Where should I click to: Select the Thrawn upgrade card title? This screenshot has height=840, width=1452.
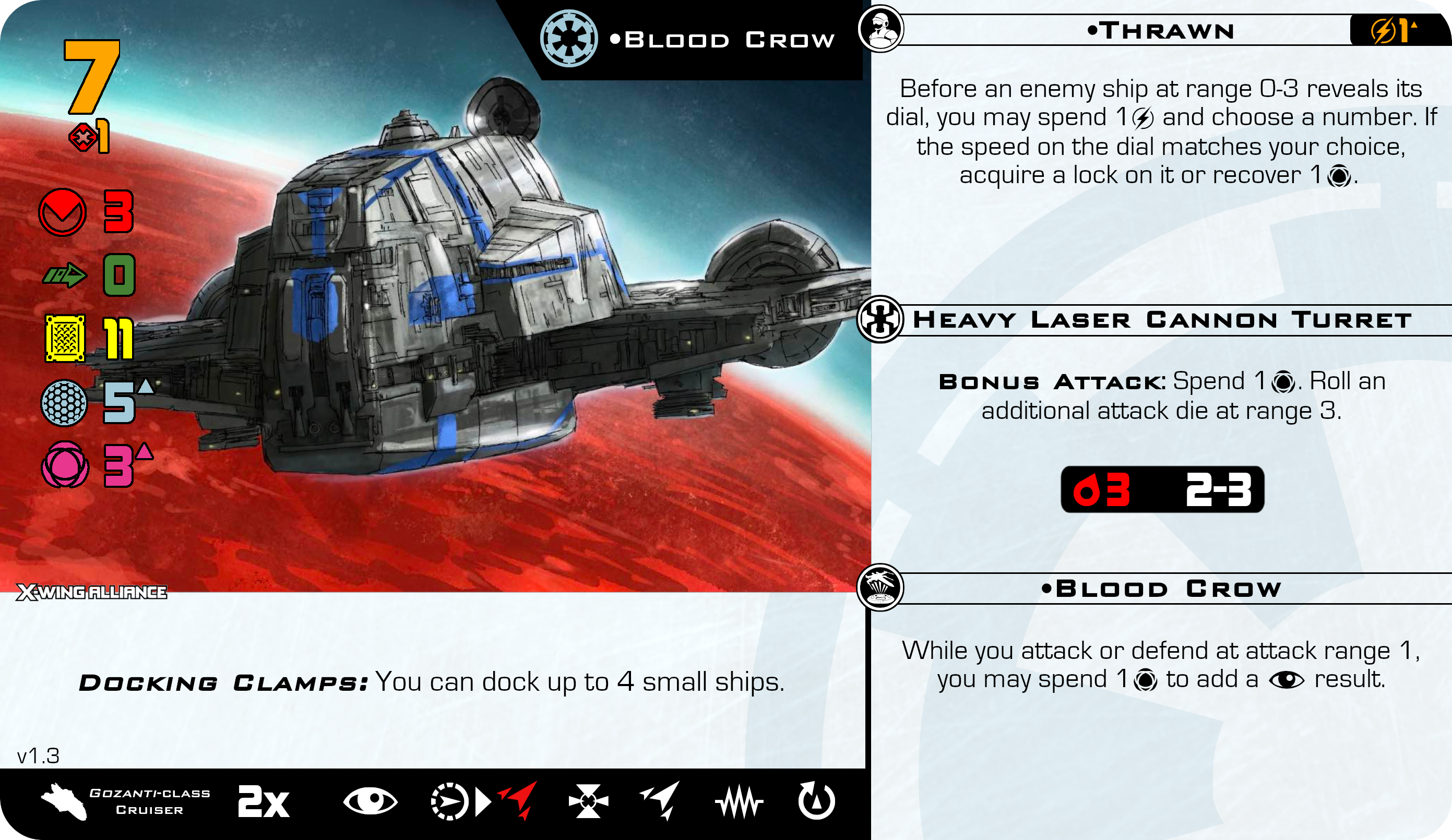tap(1160, 31)
